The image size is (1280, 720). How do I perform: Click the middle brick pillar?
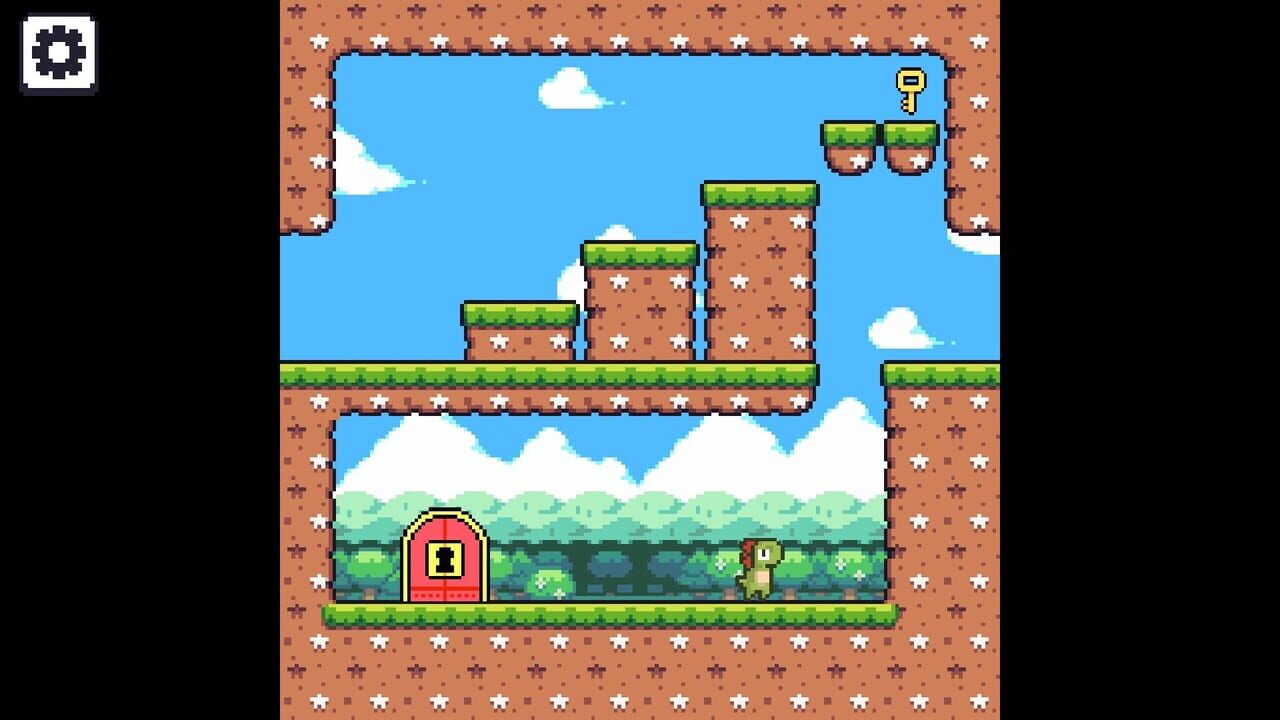tap(637, 300)
